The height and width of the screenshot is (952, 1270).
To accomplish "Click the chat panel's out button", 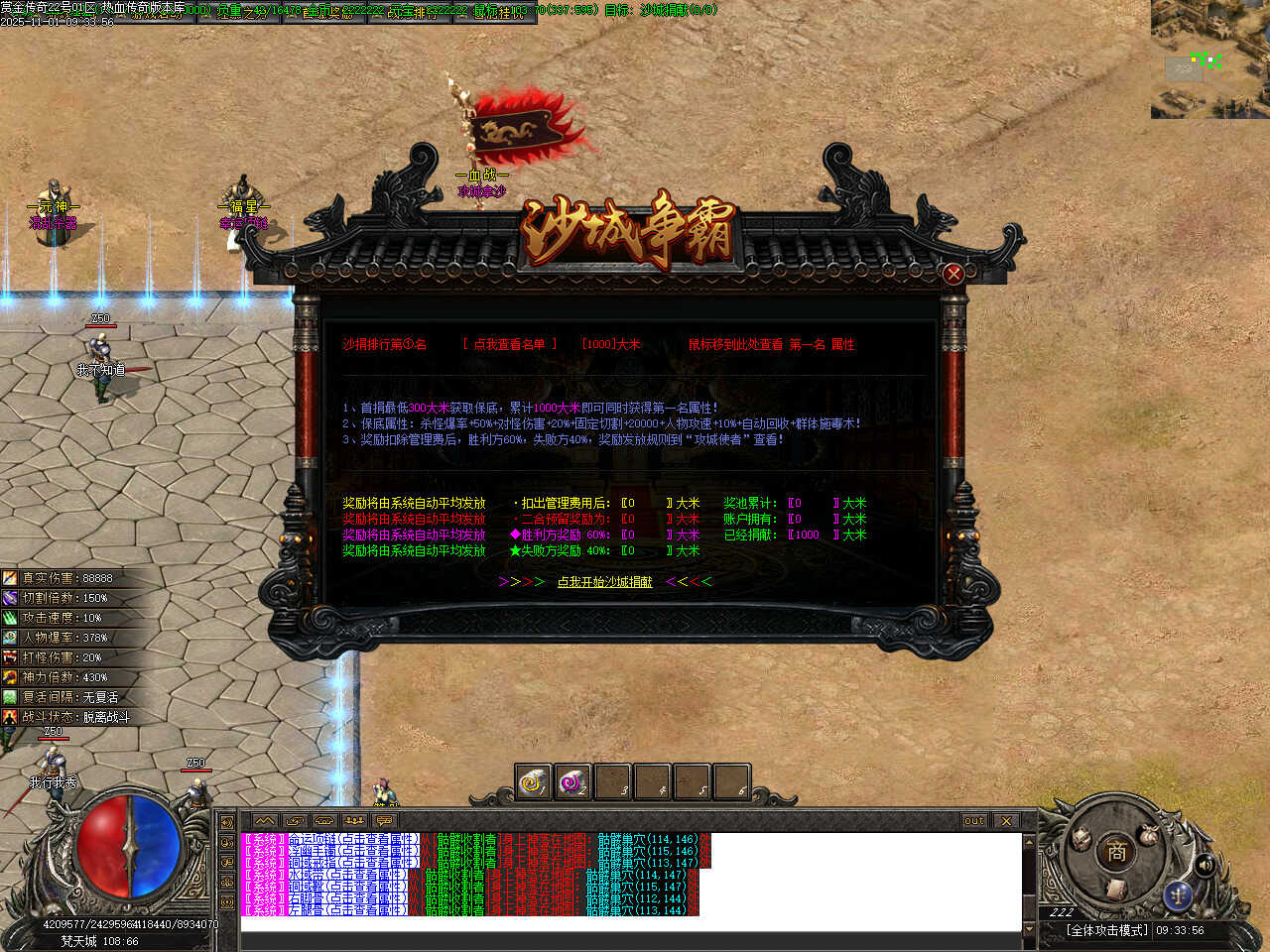I will pos(974,821).
